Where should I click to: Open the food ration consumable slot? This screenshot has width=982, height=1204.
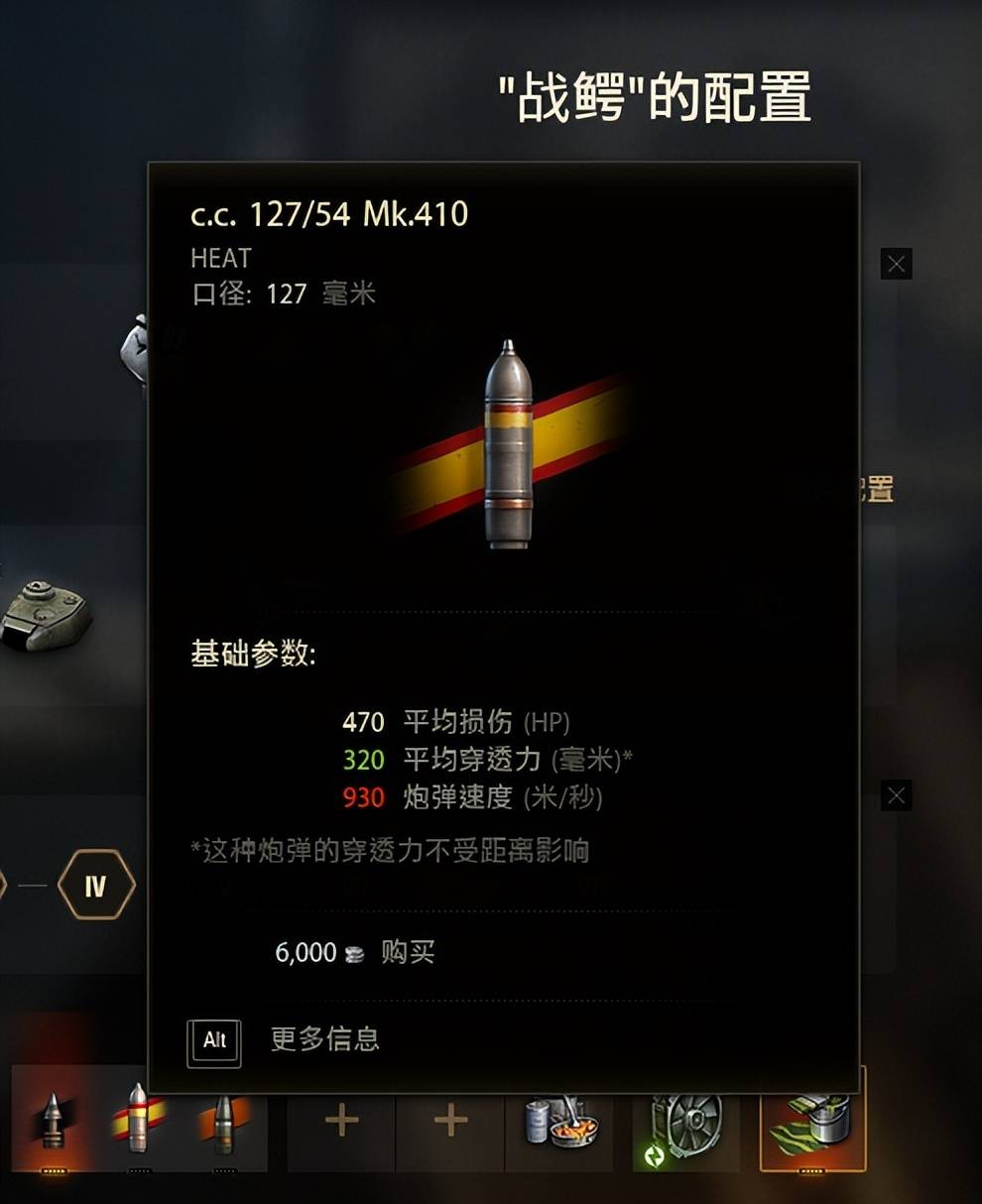[x=559, y=1121]
